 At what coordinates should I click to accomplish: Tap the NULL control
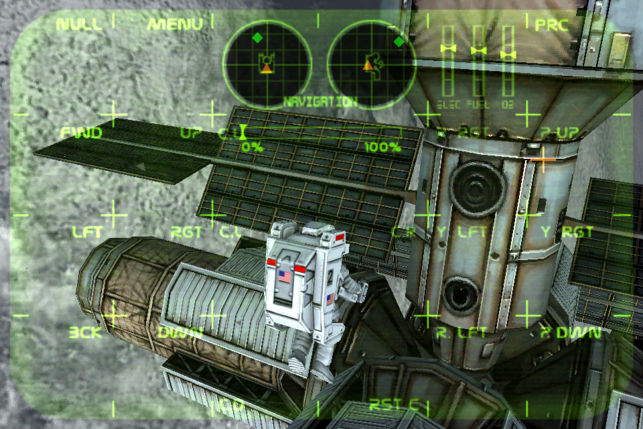point(79,24)
